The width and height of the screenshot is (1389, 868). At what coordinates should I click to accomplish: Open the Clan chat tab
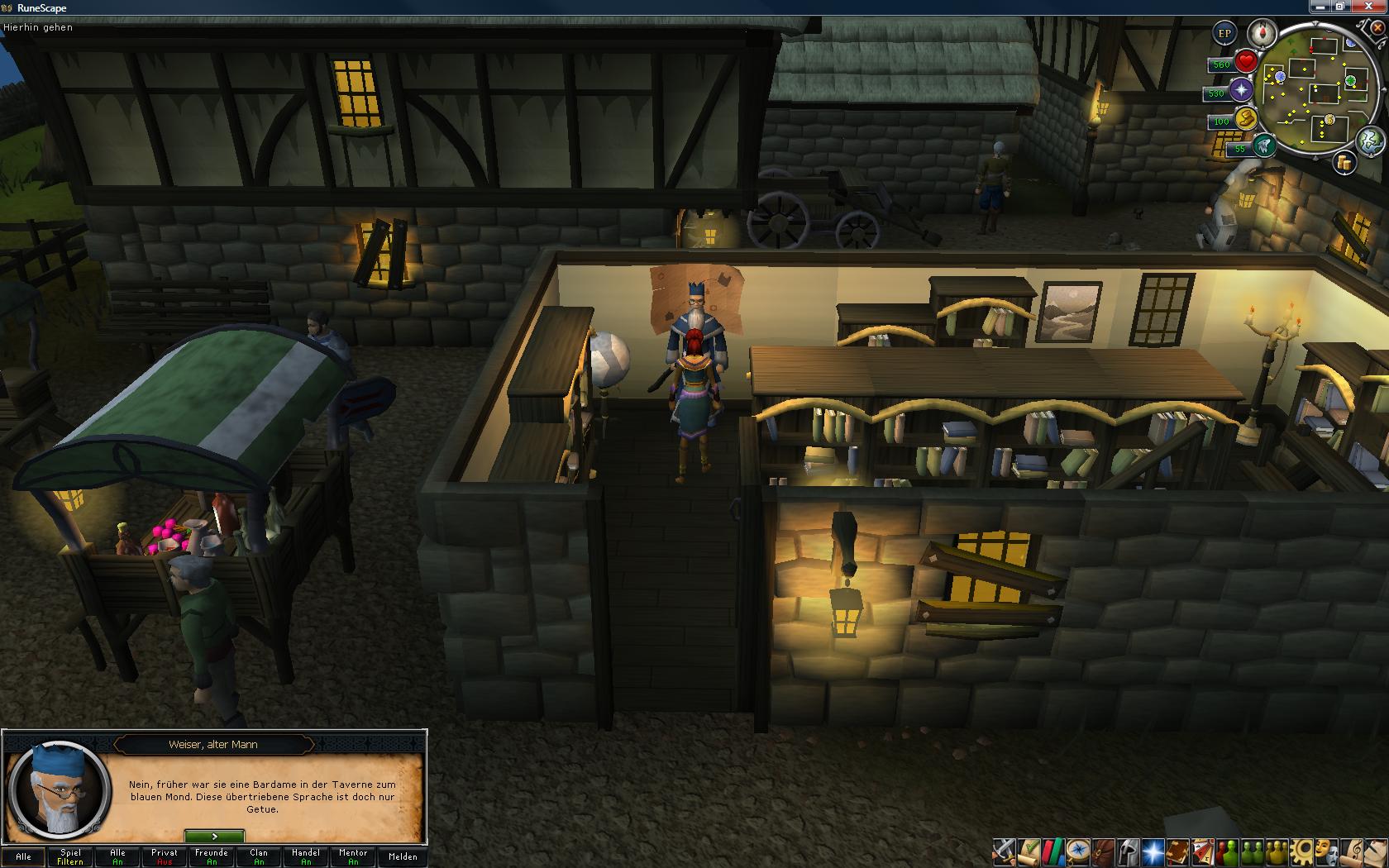tap(259, 856)
